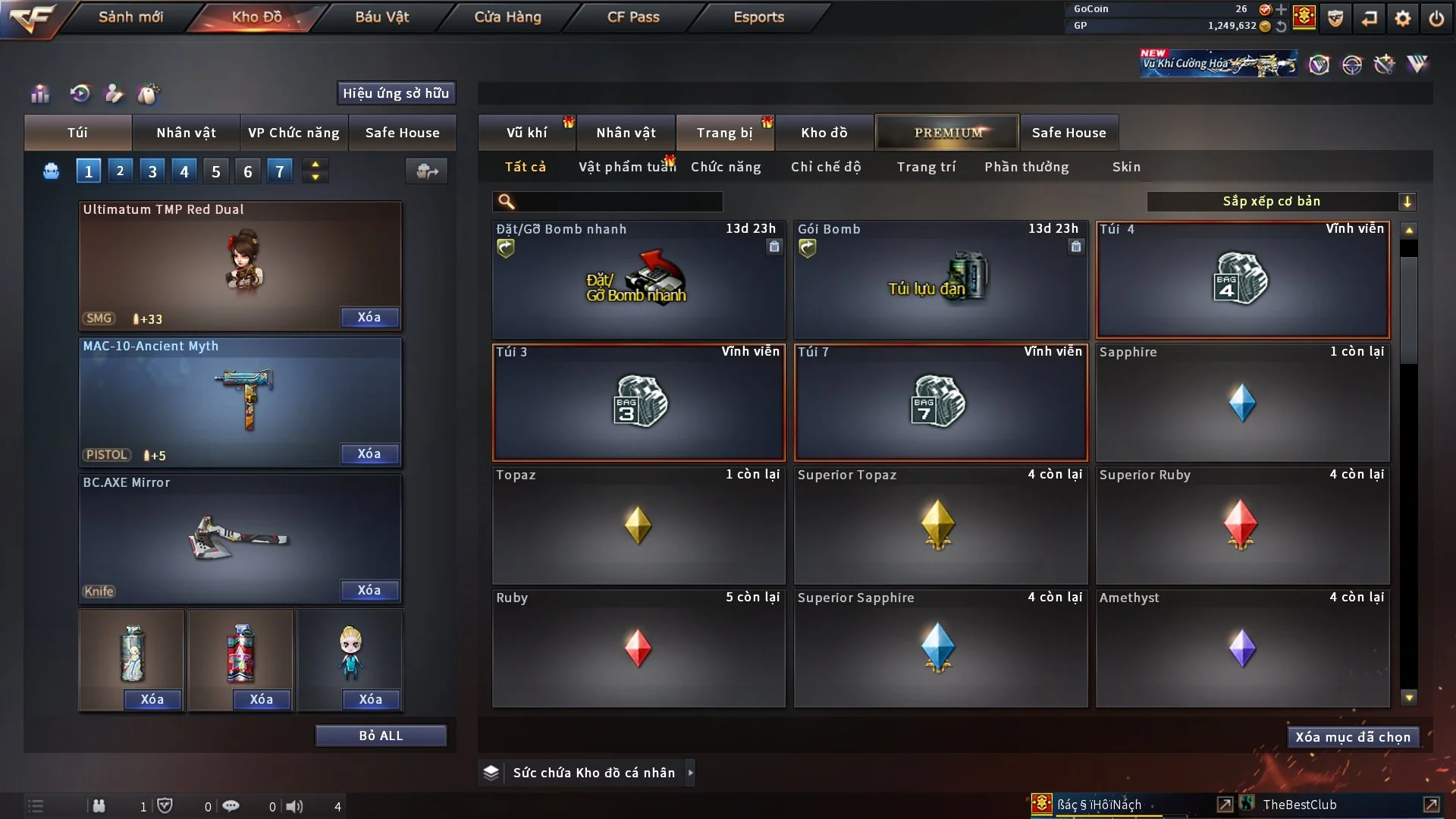1456x819 pixels.
Task: Click the character modification icon near Hiệu ứng sở hữu
Action: (x=114, y=94)
